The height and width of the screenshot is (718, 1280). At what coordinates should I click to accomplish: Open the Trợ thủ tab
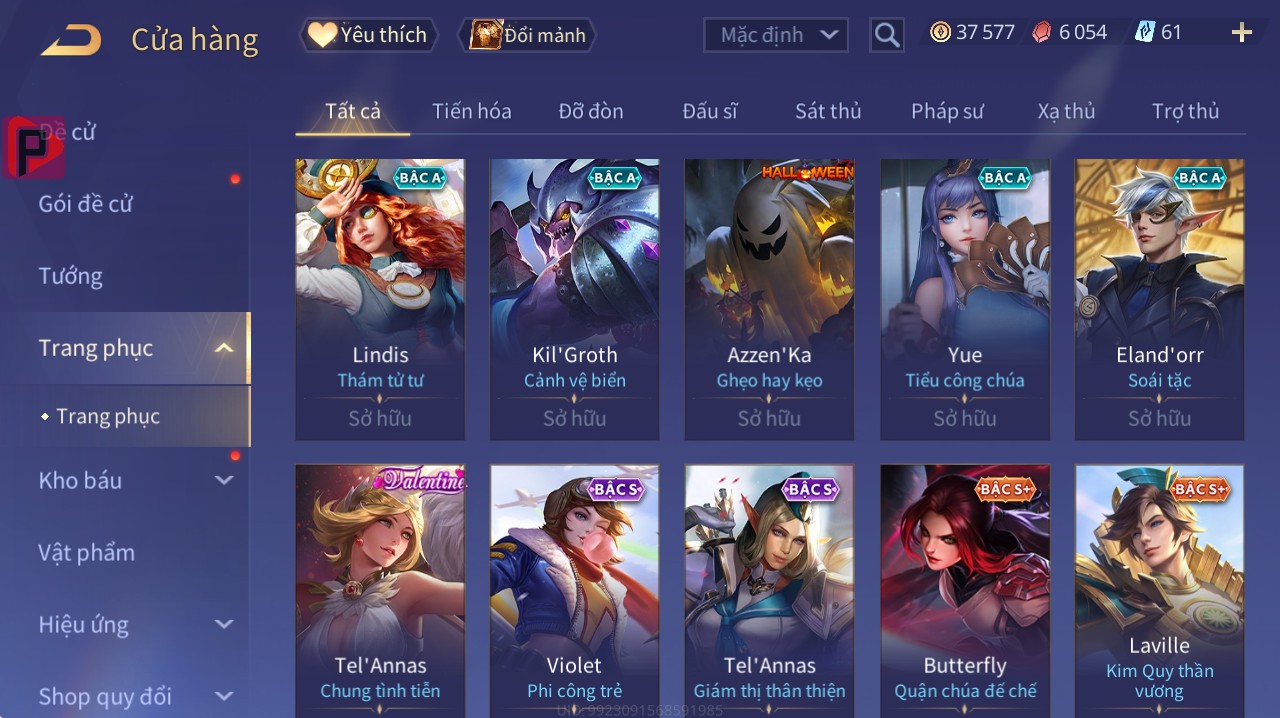pyautogui.click(x=1185, y=111)
